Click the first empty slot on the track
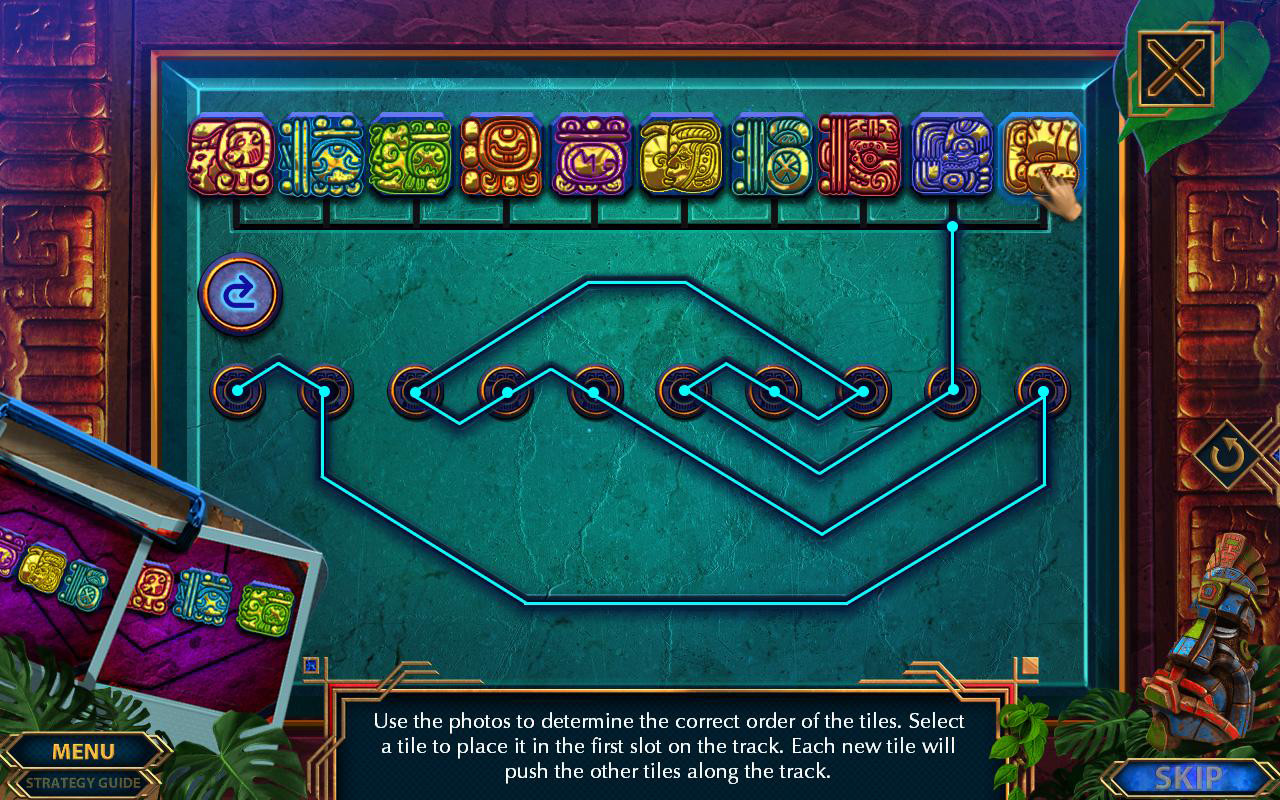 click(x=237, y=390)
